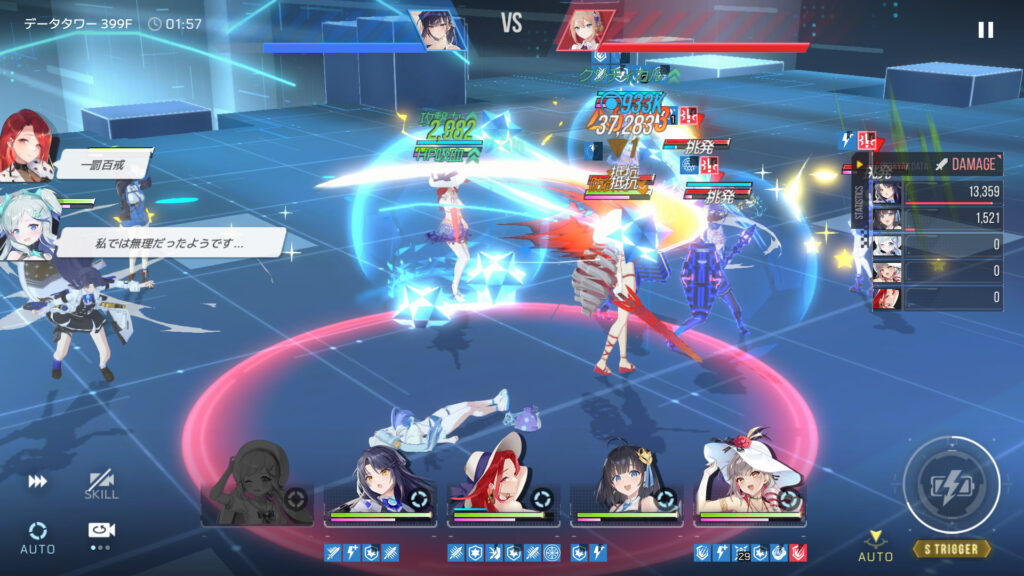Switch the AUTO battle mode at bottom left
Image resolution: width=1024 pixels, height=576 pixels.
pyautogui.click(x=37, y=536)
